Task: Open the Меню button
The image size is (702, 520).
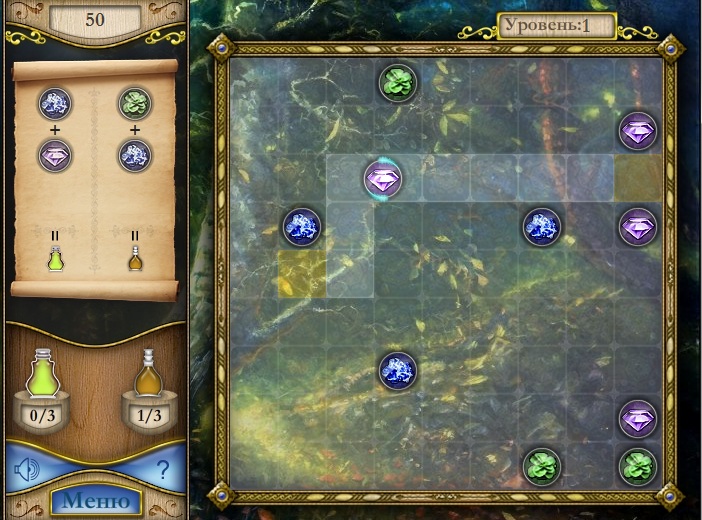Action: pyautogui.click(x=95, y=501)
